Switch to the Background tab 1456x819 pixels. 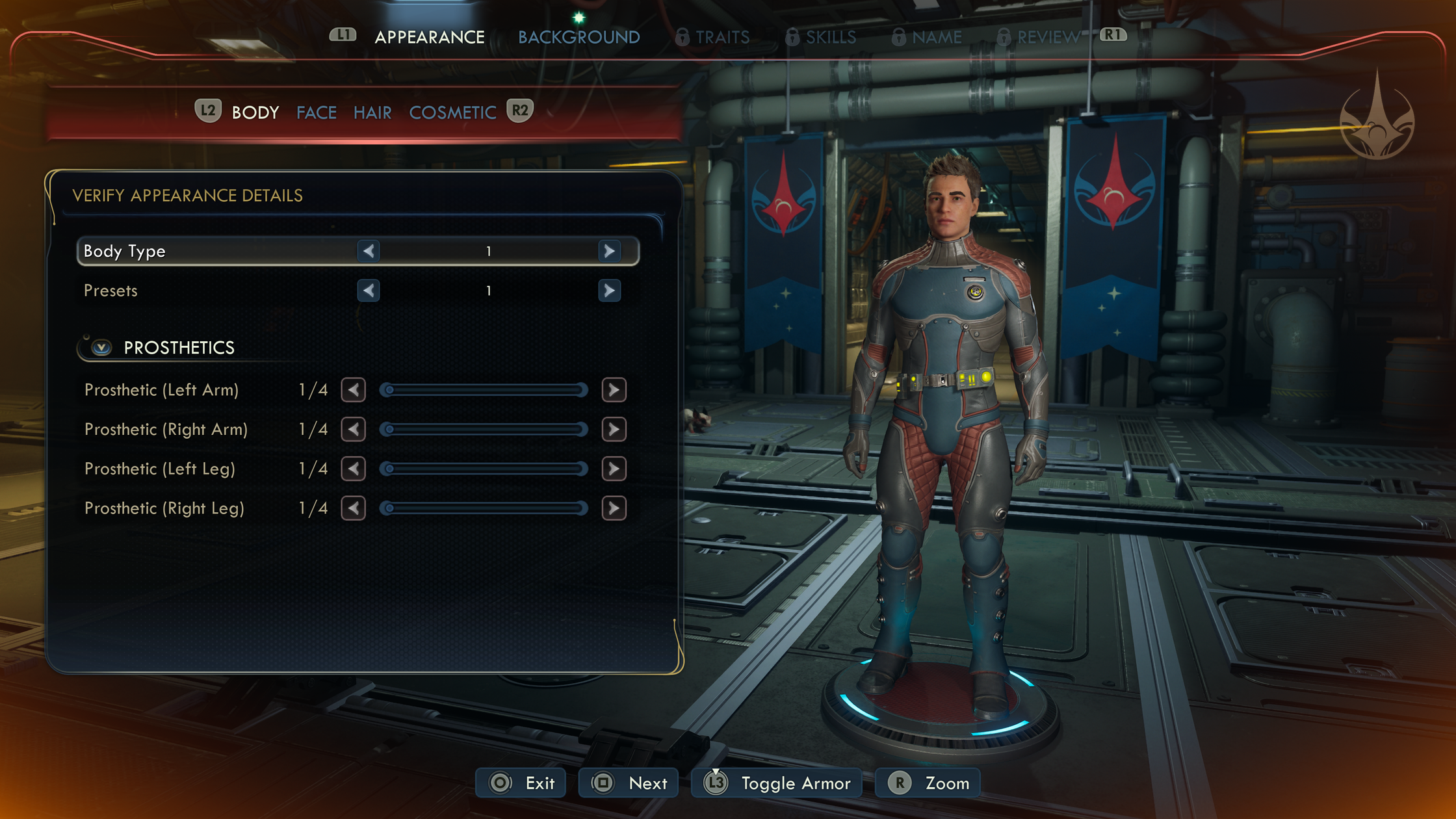[x=578, y=37]
